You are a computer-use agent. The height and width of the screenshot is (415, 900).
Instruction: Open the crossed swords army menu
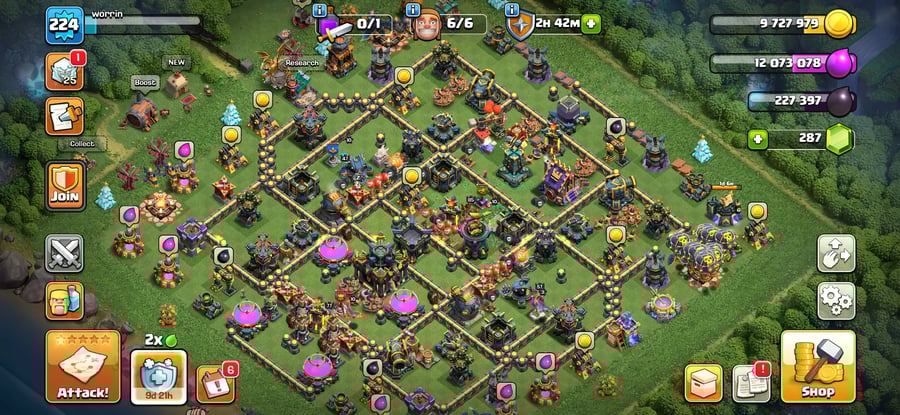coord(64,253)
